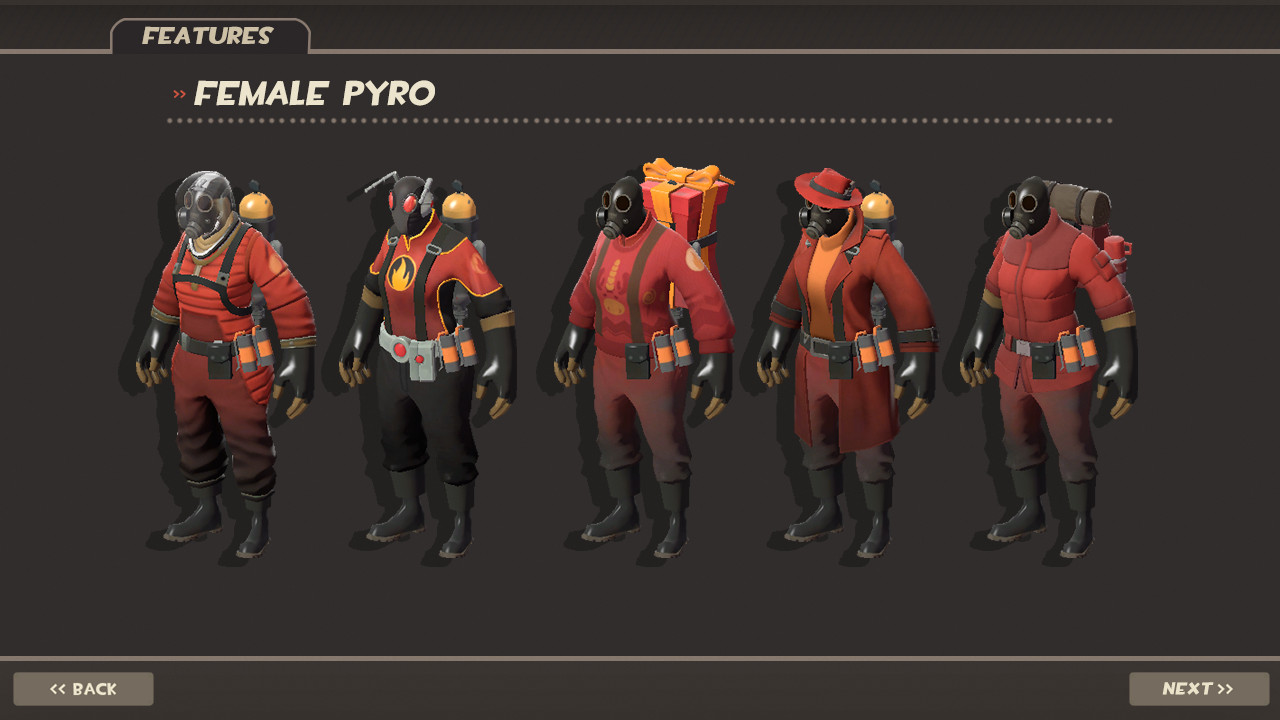The image size is (1280, 720).
Task: Open the FEATURES tab
Action: 207,36
